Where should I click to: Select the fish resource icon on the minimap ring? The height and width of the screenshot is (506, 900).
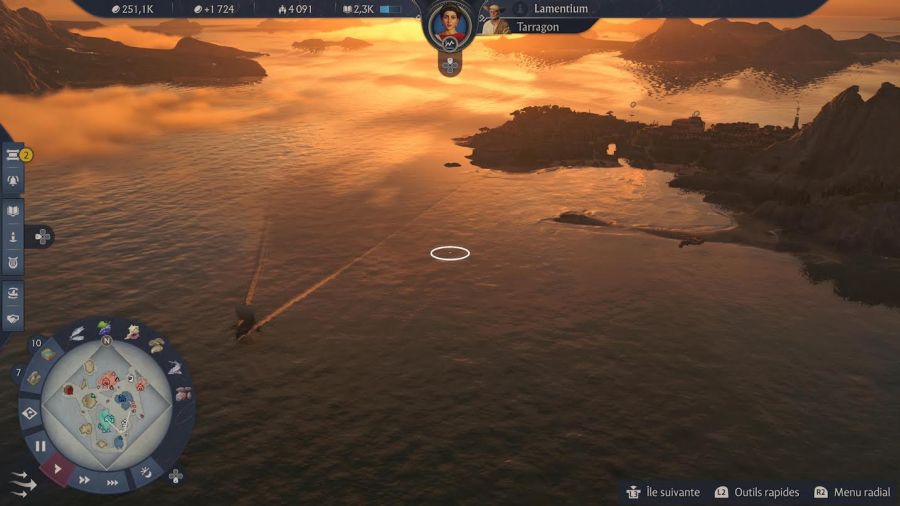(174, 368)
